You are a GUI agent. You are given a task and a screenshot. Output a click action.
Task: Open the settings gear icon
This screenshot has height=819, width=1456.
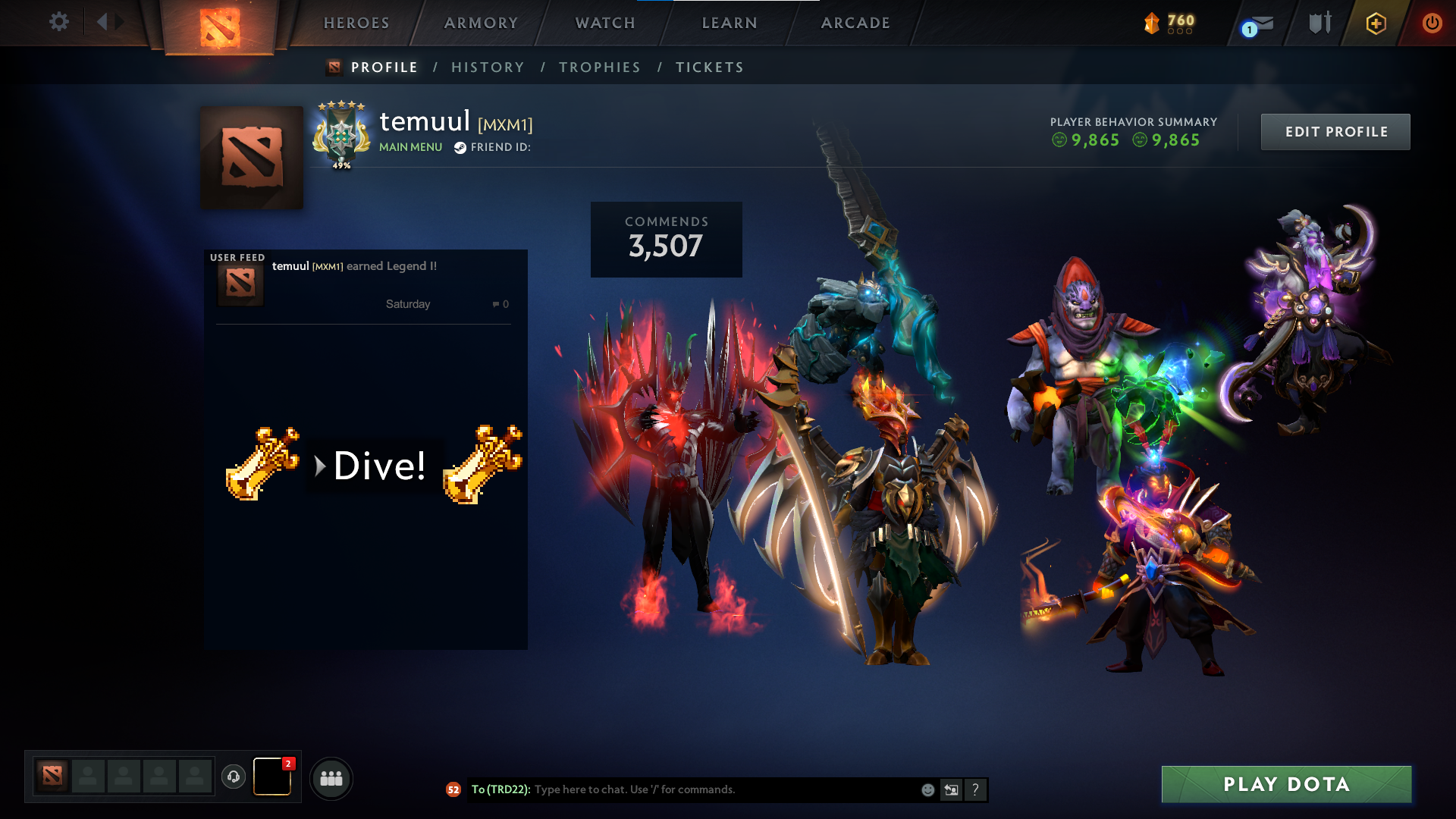click(x=59, y=22)
